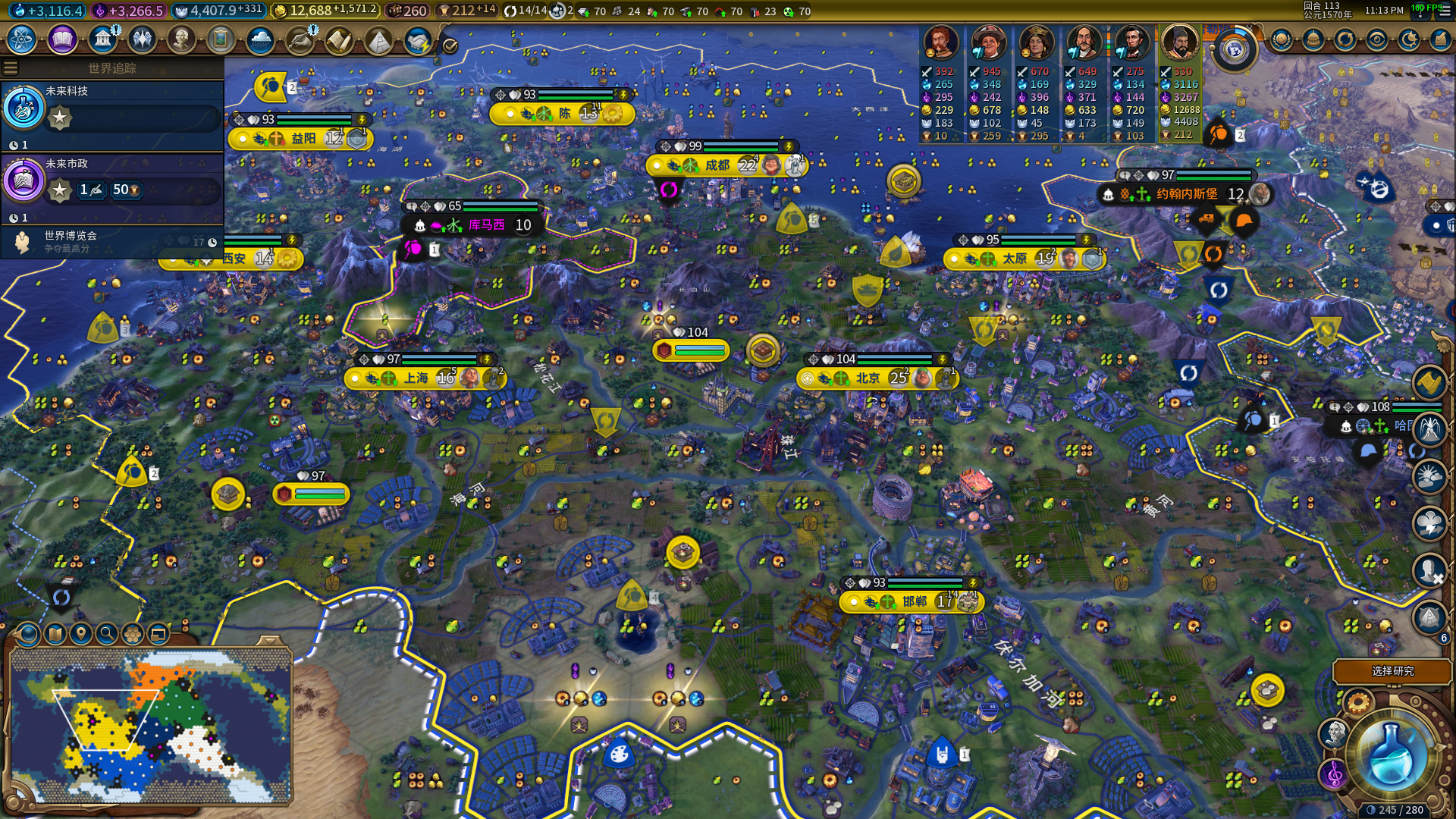Toggle the map pin marker button
Image resolution: width=1456 pixels, height=819 pixels.
click(x=81, y=633)
